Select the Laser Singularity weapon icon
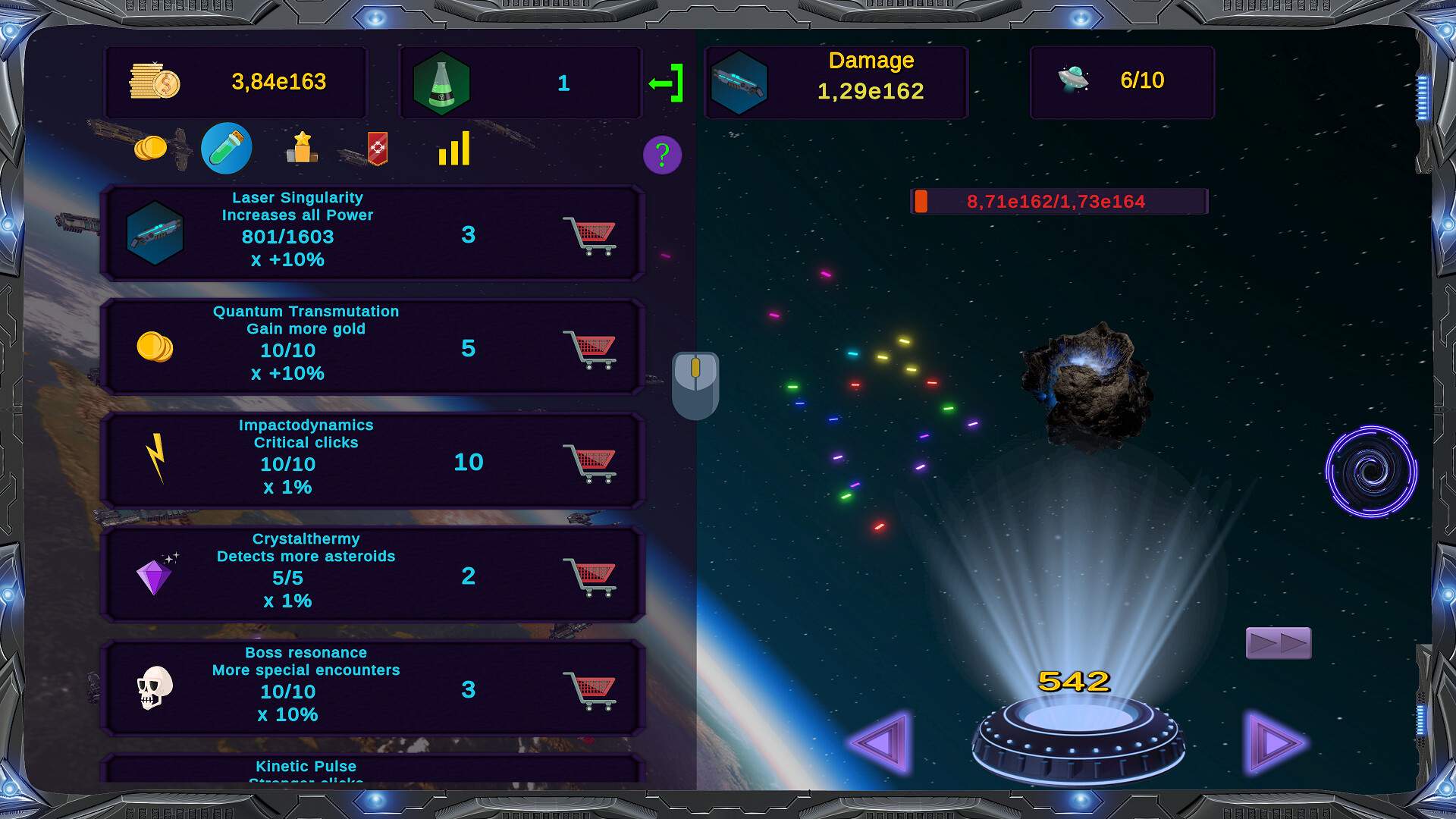1456x819 pixels. click(x=156, y=234)
